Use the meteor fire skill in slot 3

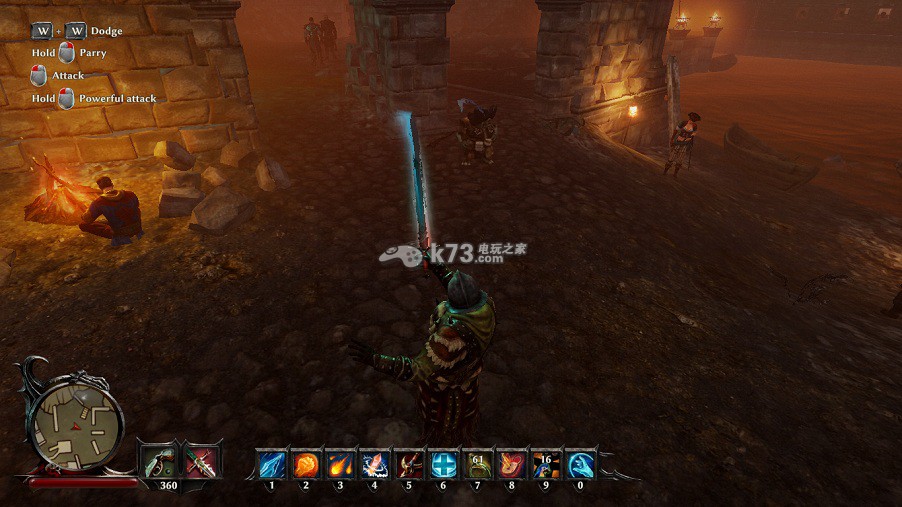[340, 464]
